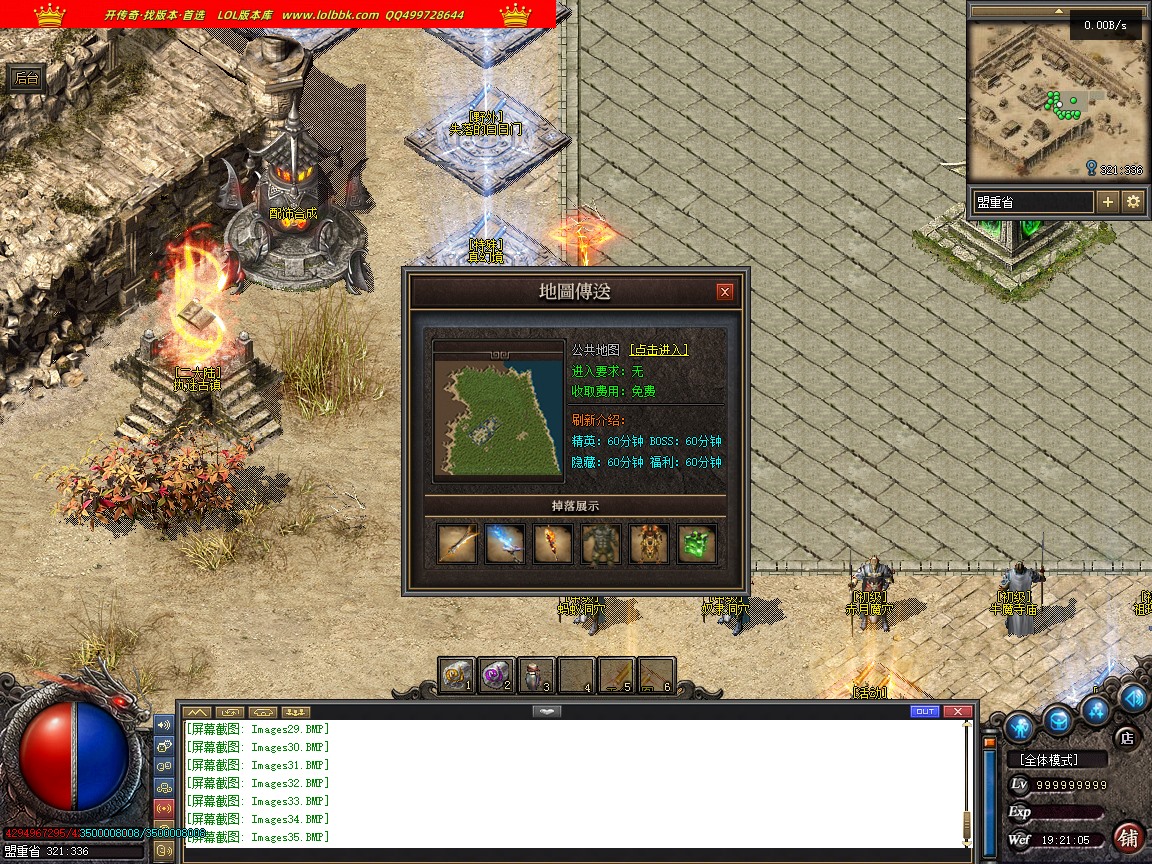Toggle the 全体模式 attack mode
The height and width of the screenshot is (864, 1152).
tap(1057, 760)
